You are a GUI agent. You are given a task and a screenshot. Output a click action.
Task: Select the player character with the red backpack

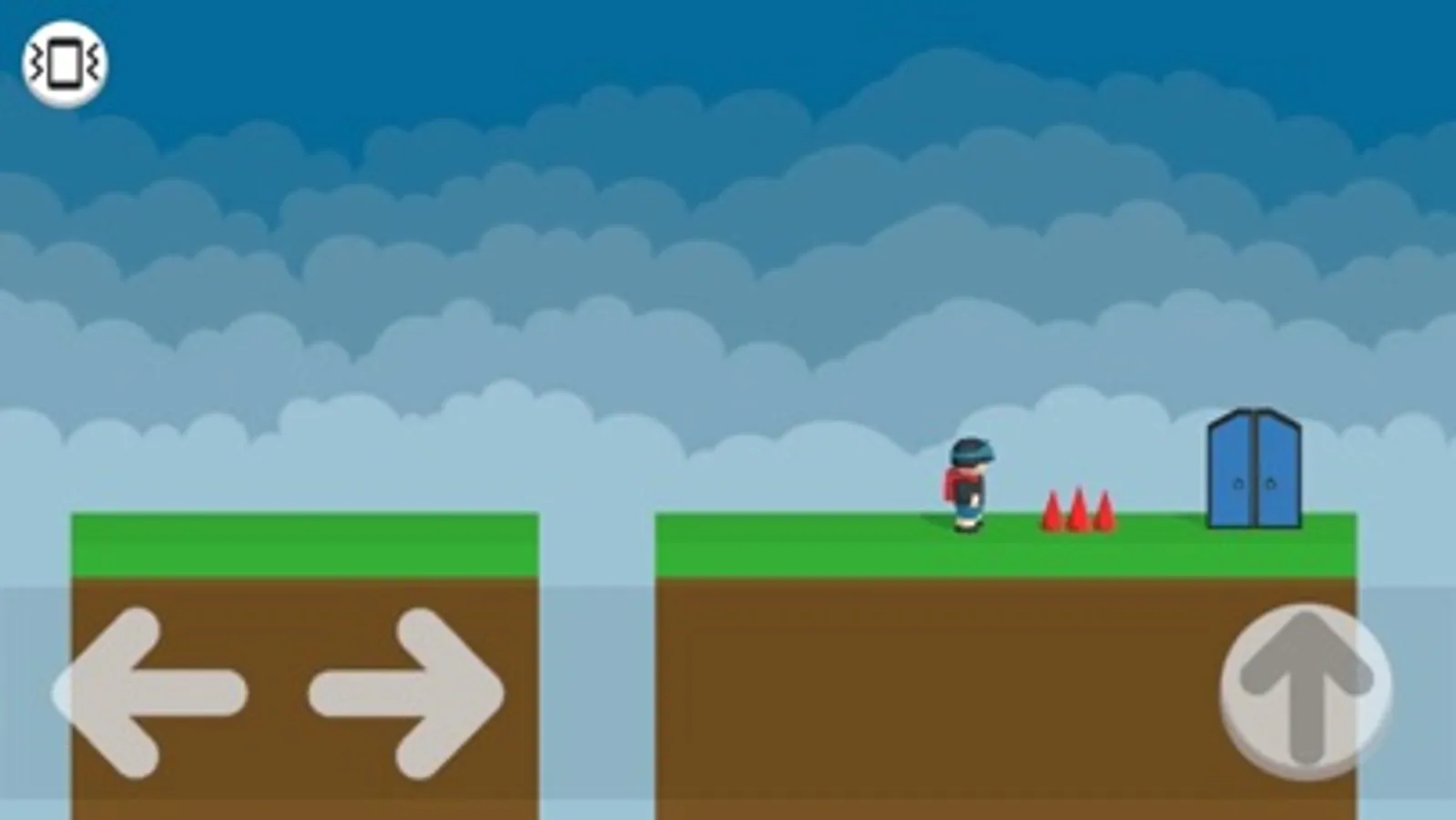967,483
